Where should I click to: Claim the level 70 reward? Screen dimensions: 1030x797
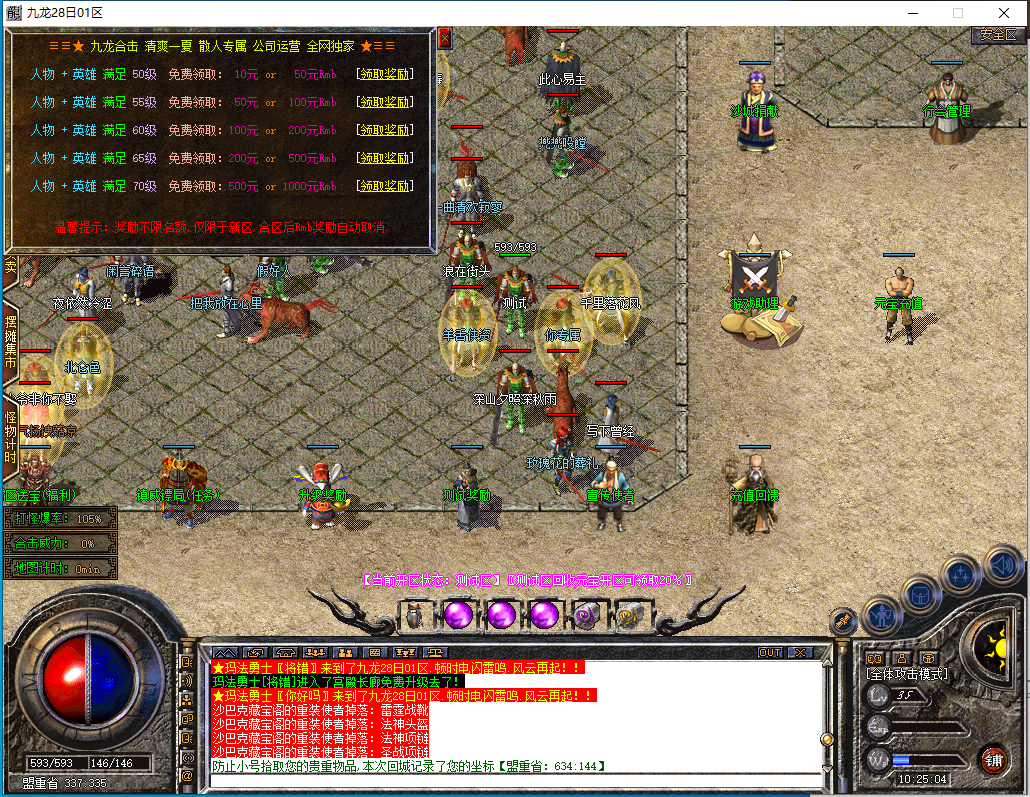(385, 186)
